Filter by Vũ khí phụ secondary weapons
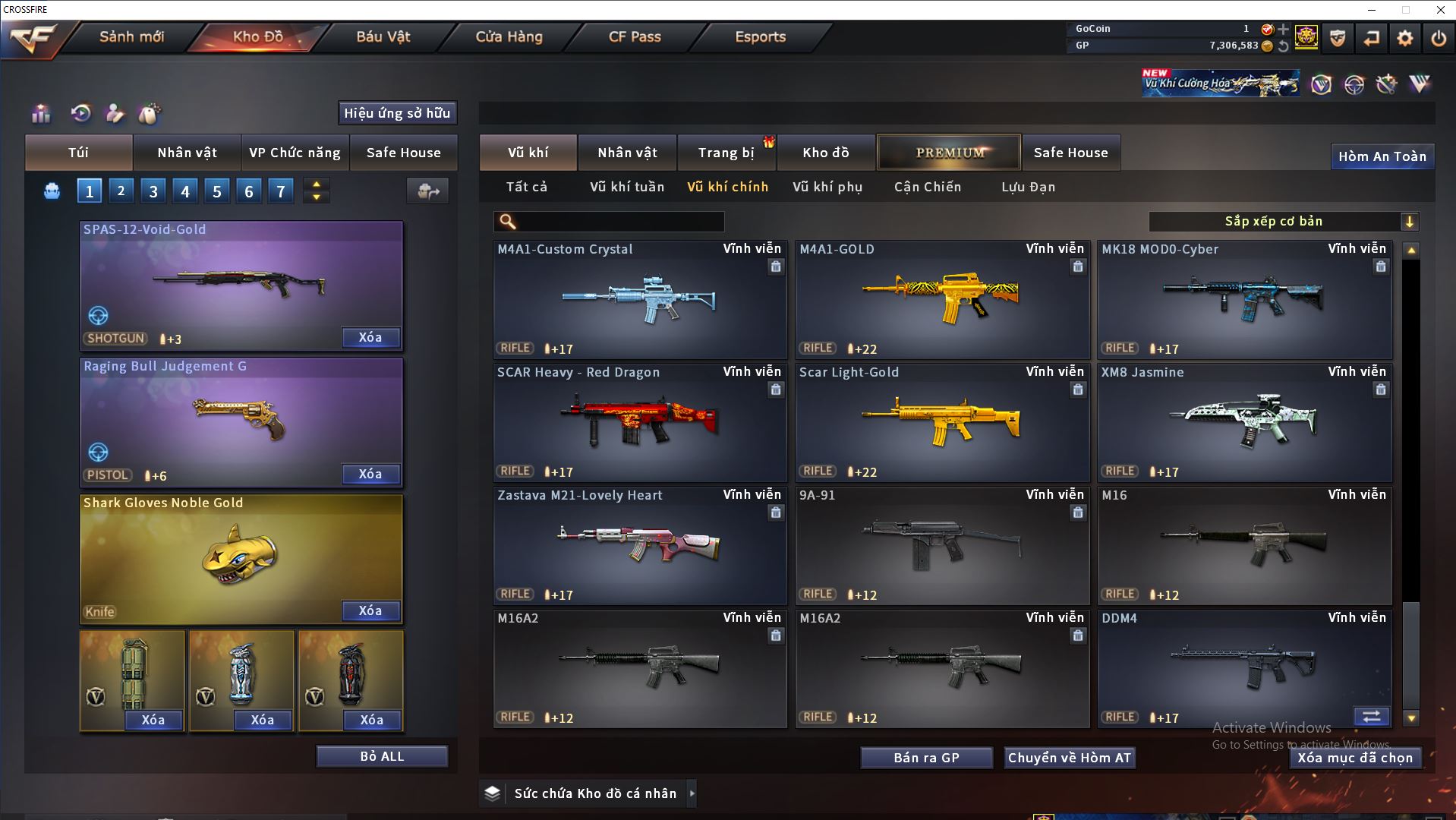1456x820 pixels. [827, 187]
